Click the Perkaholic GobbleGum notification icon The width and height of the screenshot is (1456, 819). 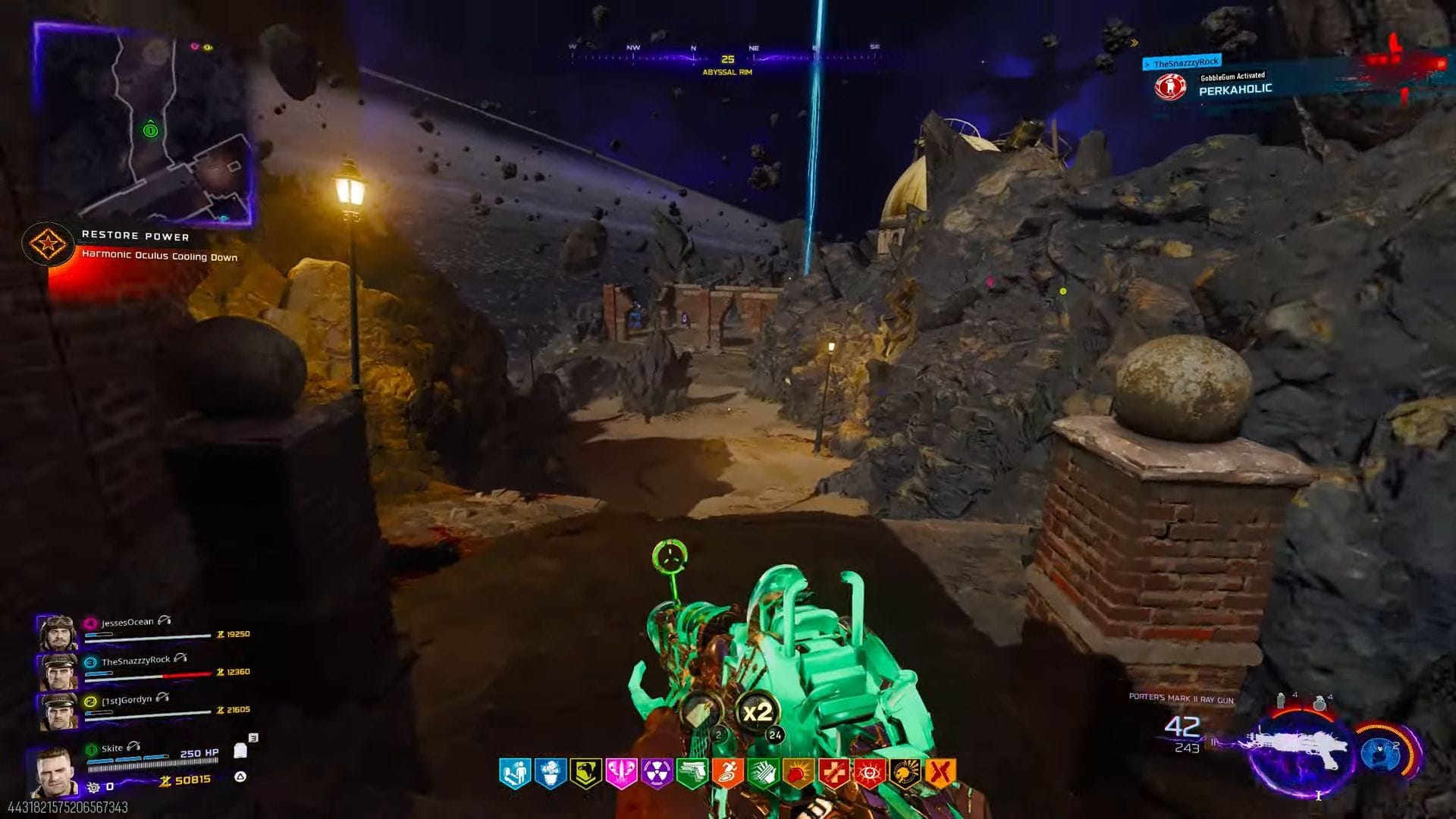coord(1170,86)
